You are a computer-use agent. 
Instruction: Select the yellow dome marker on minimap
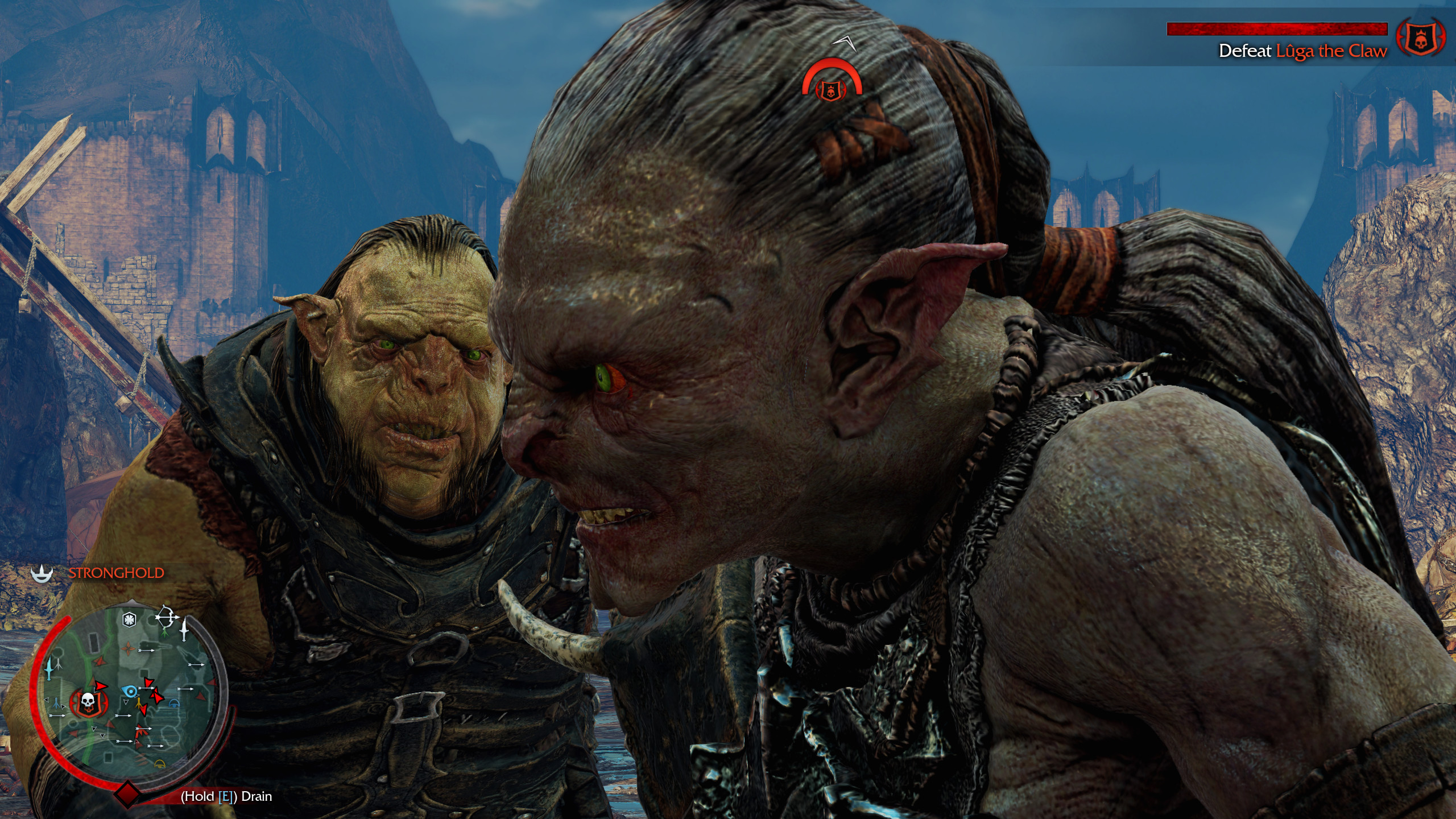pyautogui.click(x=160, y=763)
